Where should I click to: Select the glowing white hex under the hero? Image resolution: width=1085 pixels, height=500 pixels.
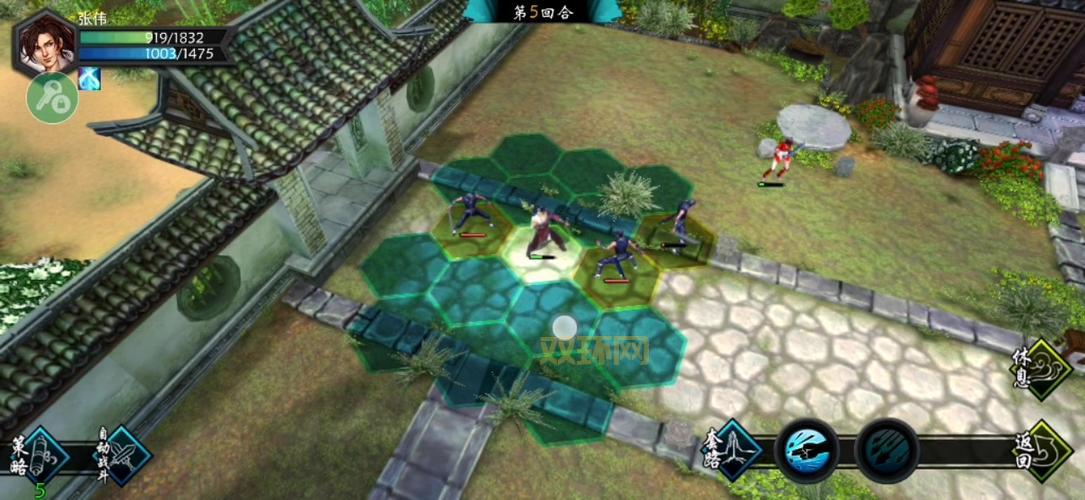tap(541, 252)
